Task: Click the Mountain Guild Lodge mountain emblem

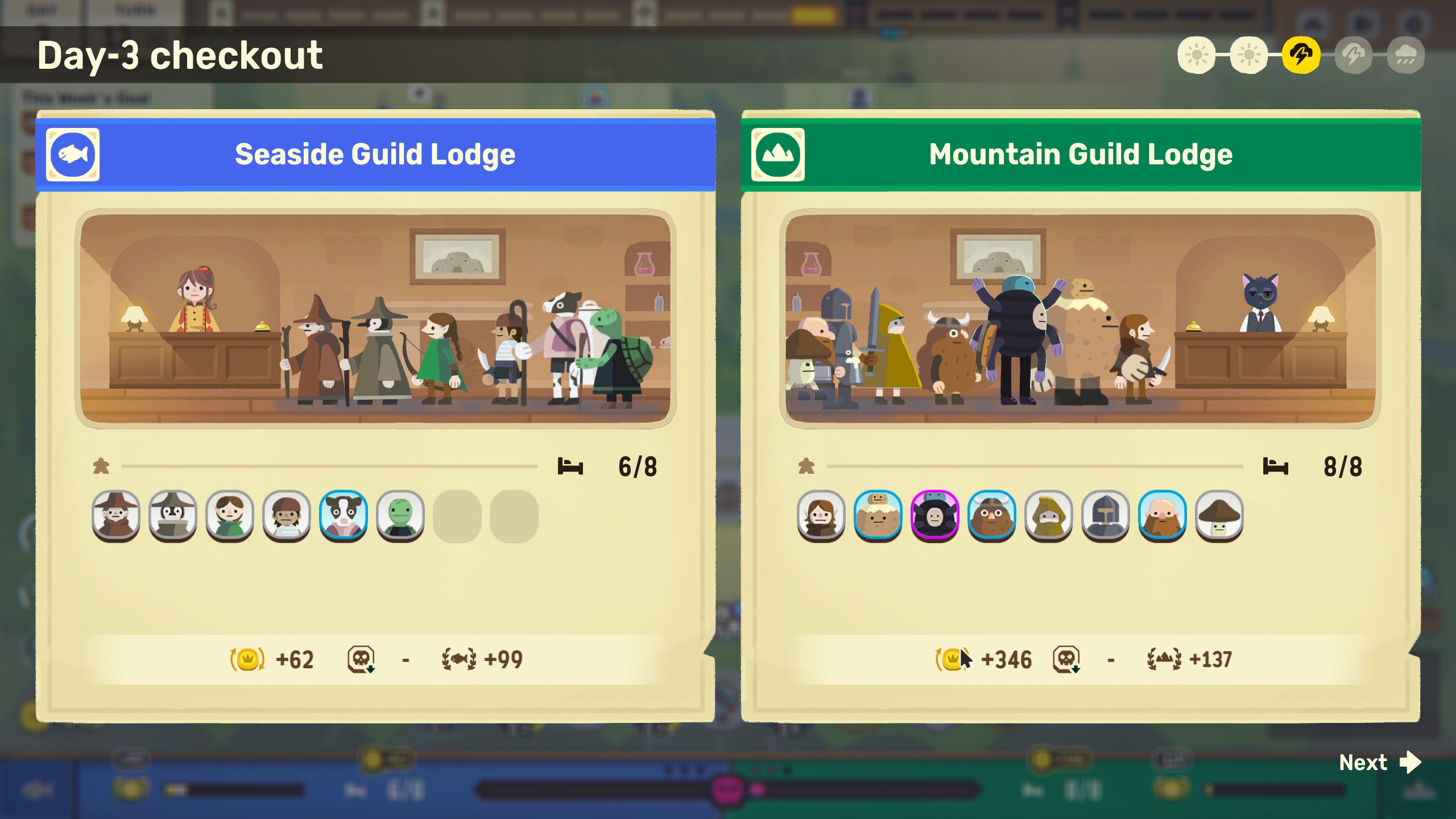Action: click(778, 155)
